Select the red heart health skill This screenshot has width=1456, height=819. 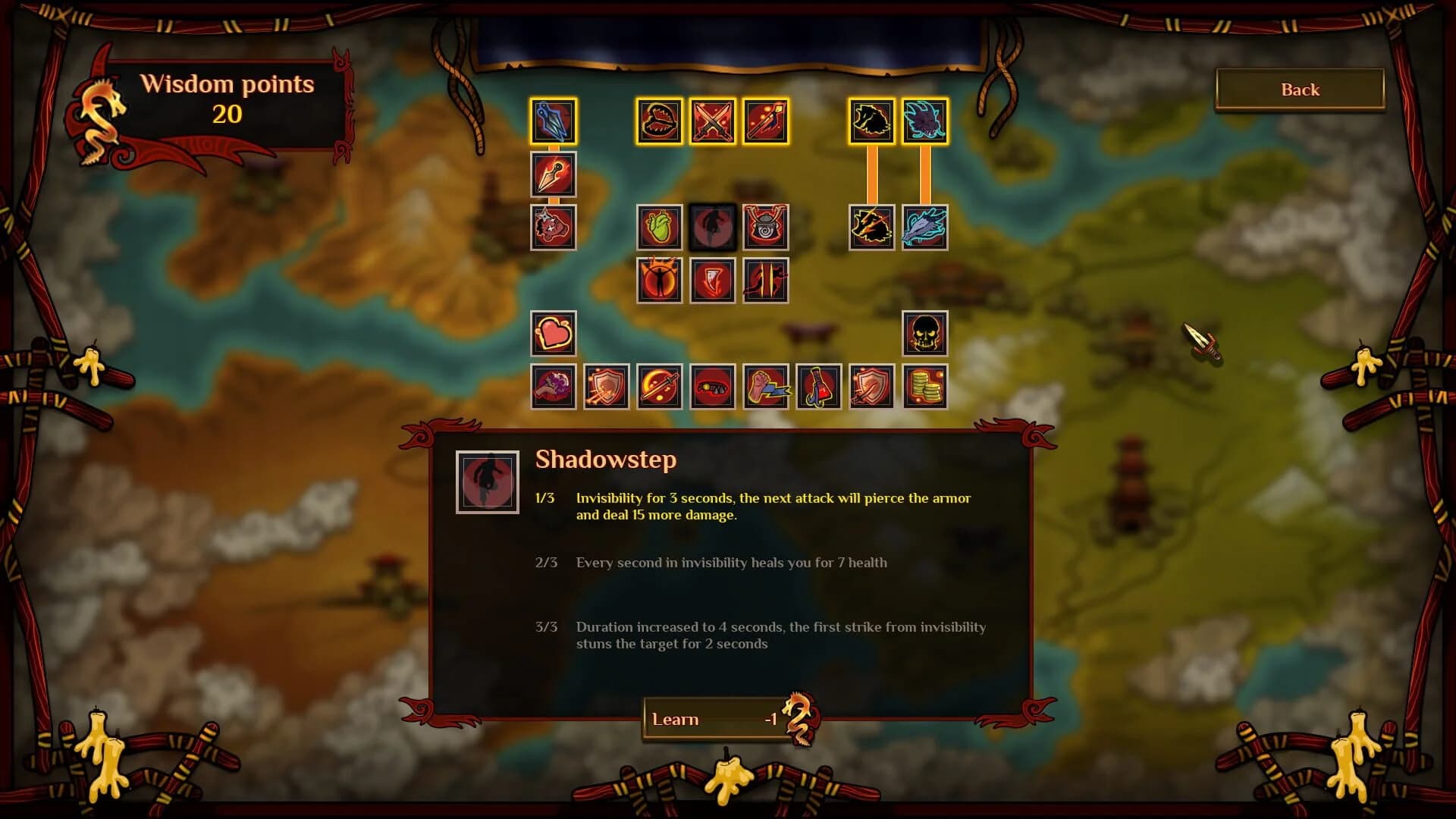click(552, 334)
